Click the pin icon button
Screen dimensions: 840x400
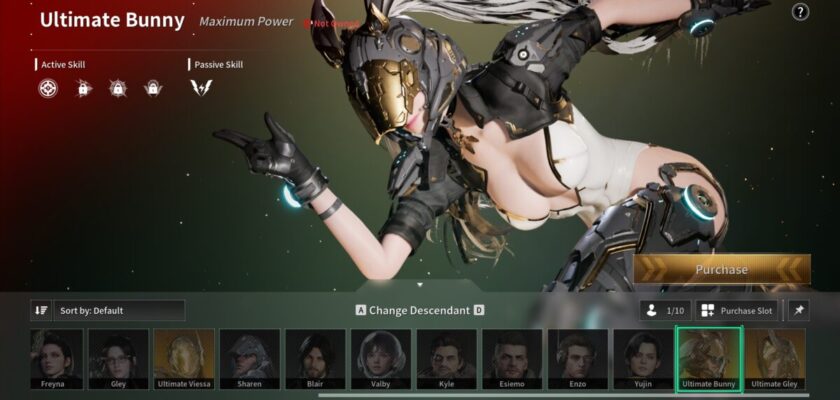coord(798,311)
